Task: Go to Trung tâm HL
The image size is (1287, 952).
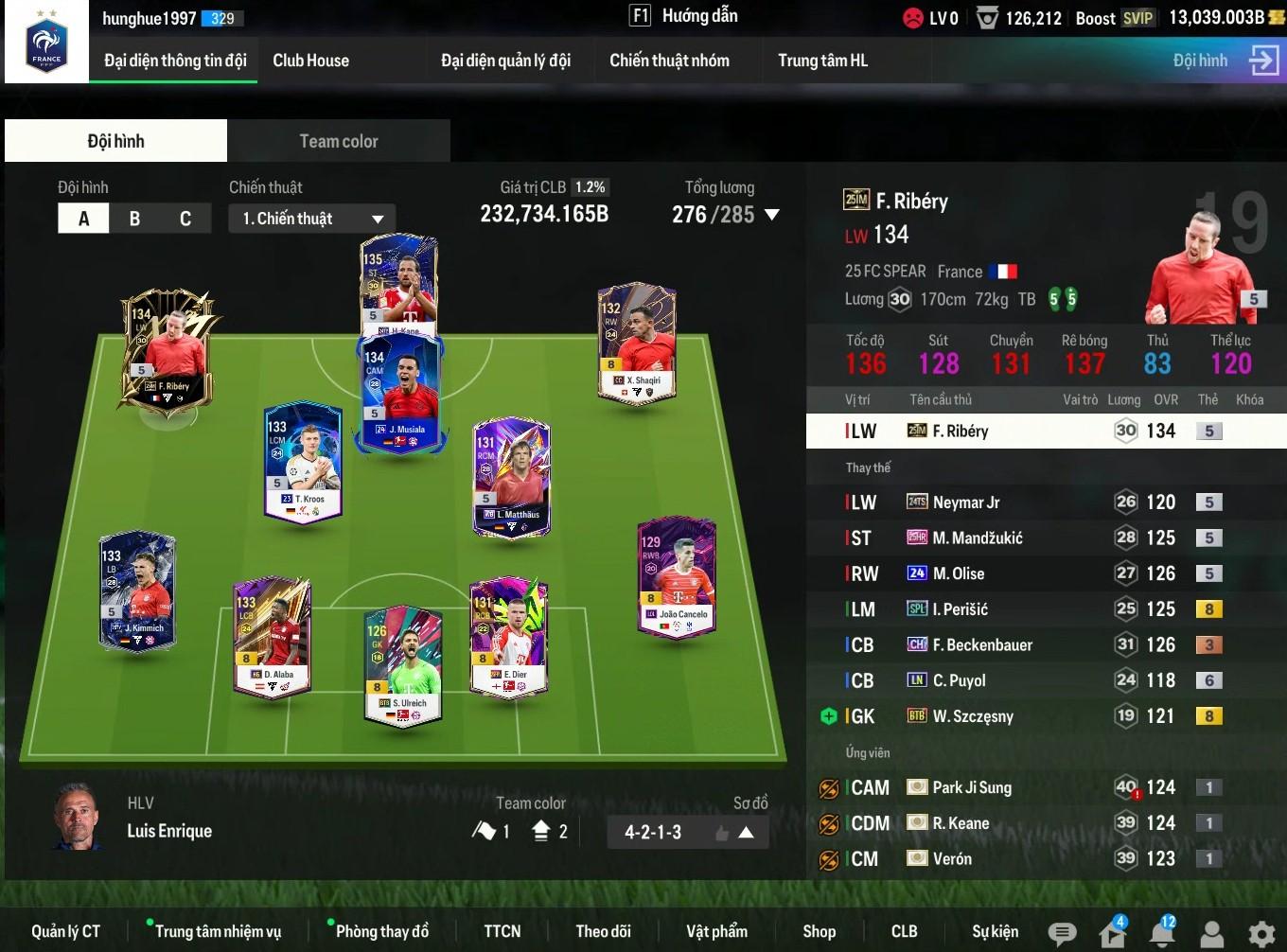Action: (822, 61)
